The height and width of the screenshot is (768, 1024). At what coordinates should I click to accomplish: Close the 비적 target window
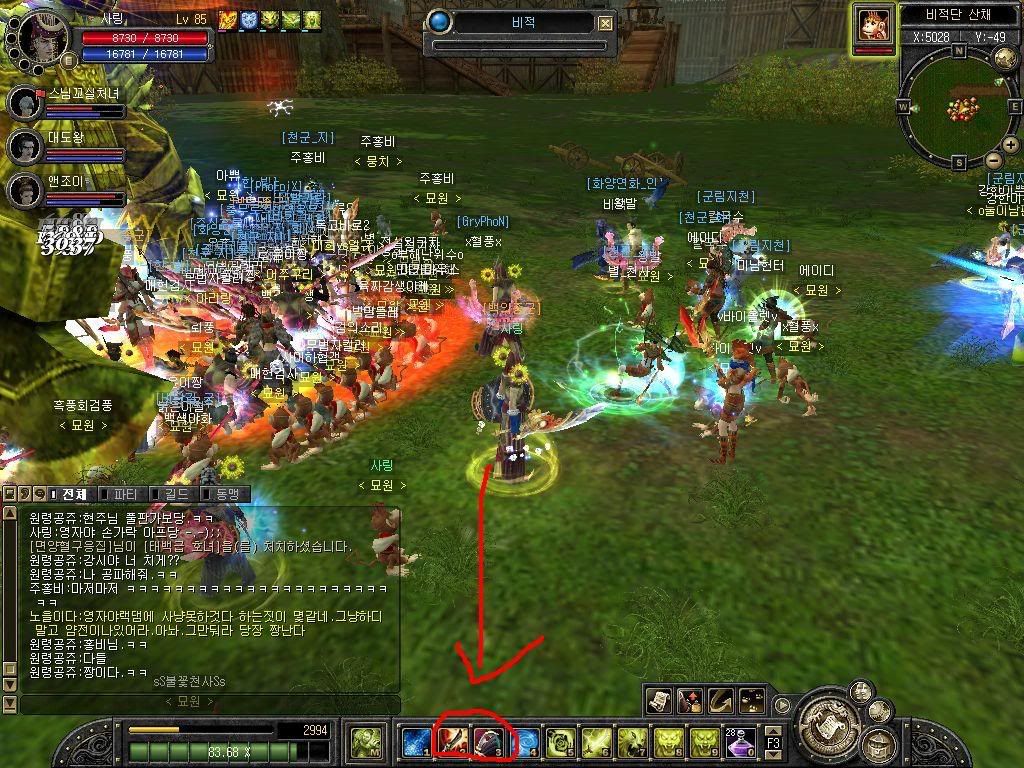(x=606, y=24)
